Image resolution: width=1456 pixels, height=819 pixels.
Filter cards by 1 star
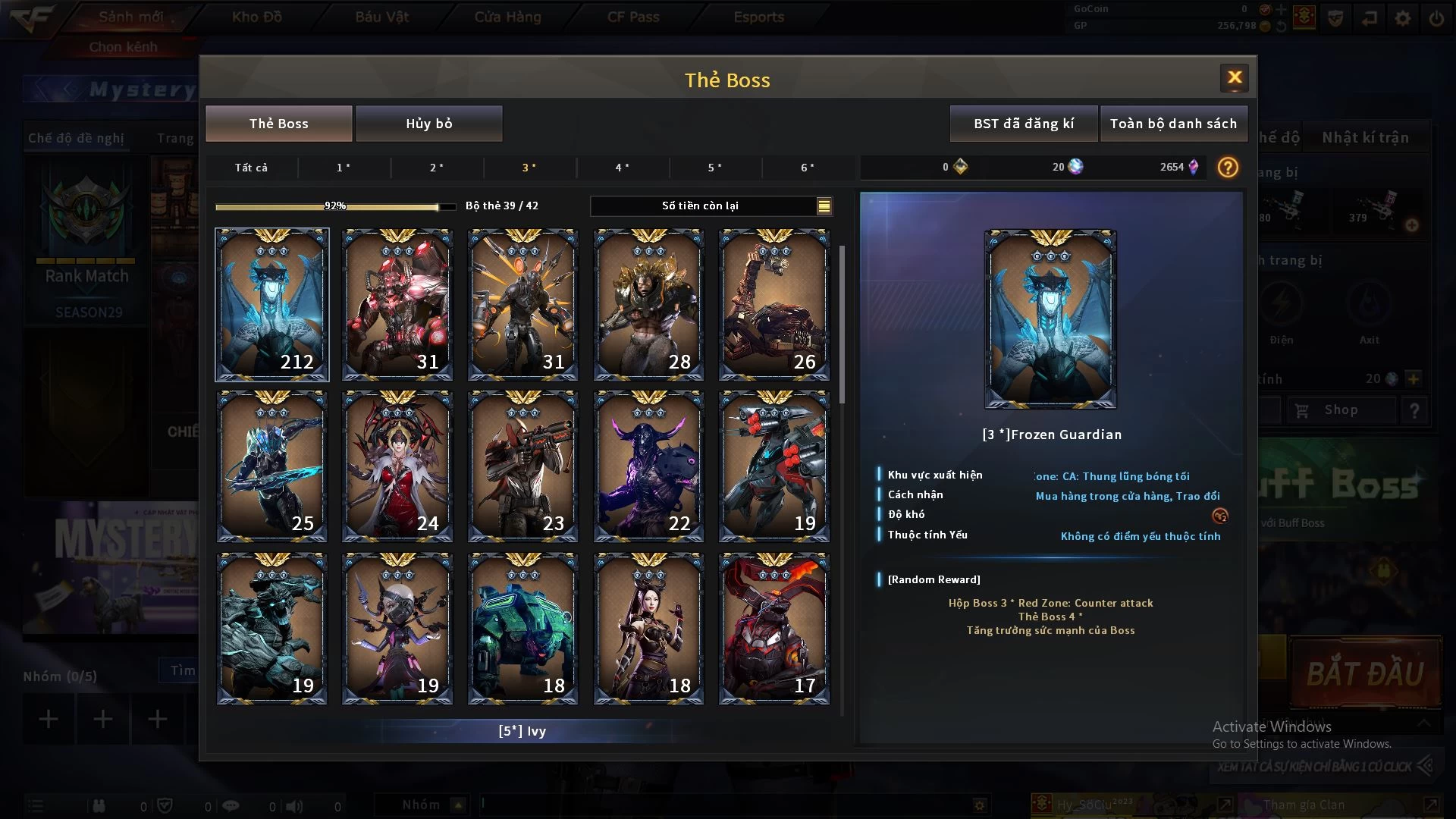344,168
